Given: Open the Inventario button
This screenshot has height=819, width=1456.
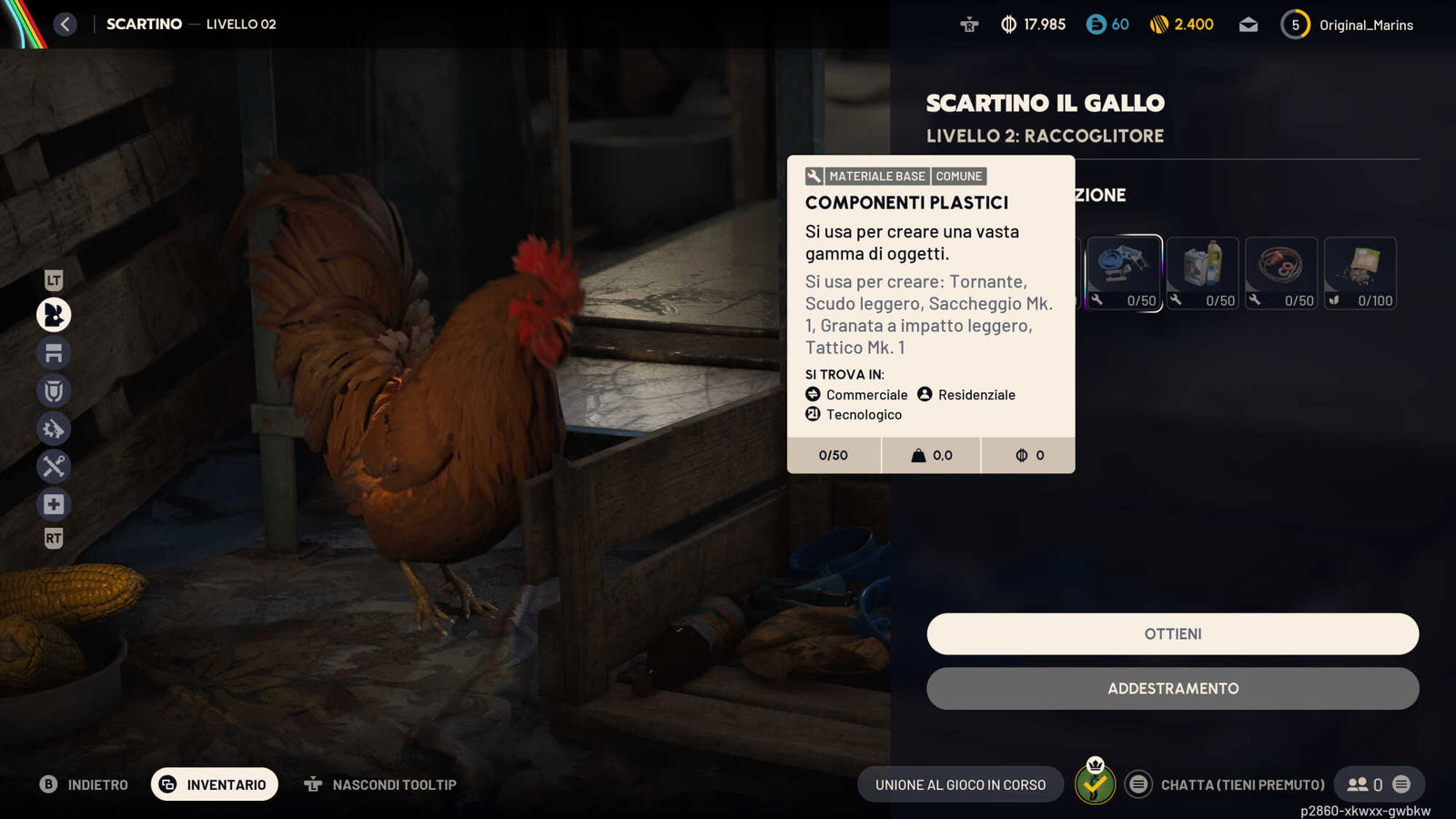Looking at the screenshot, I should coord(215,784).
